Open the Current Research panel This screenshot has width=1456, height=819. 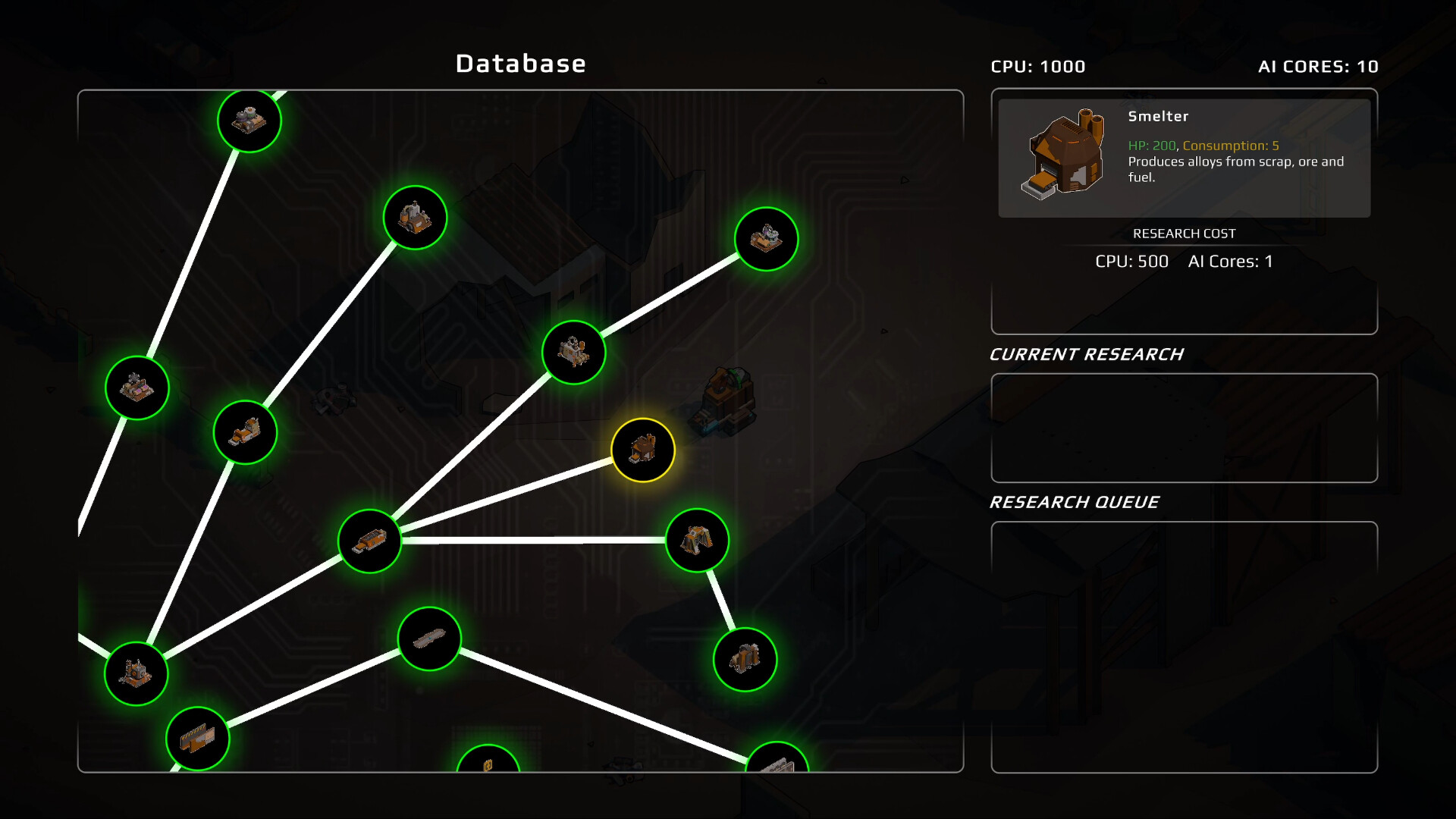1184,427
